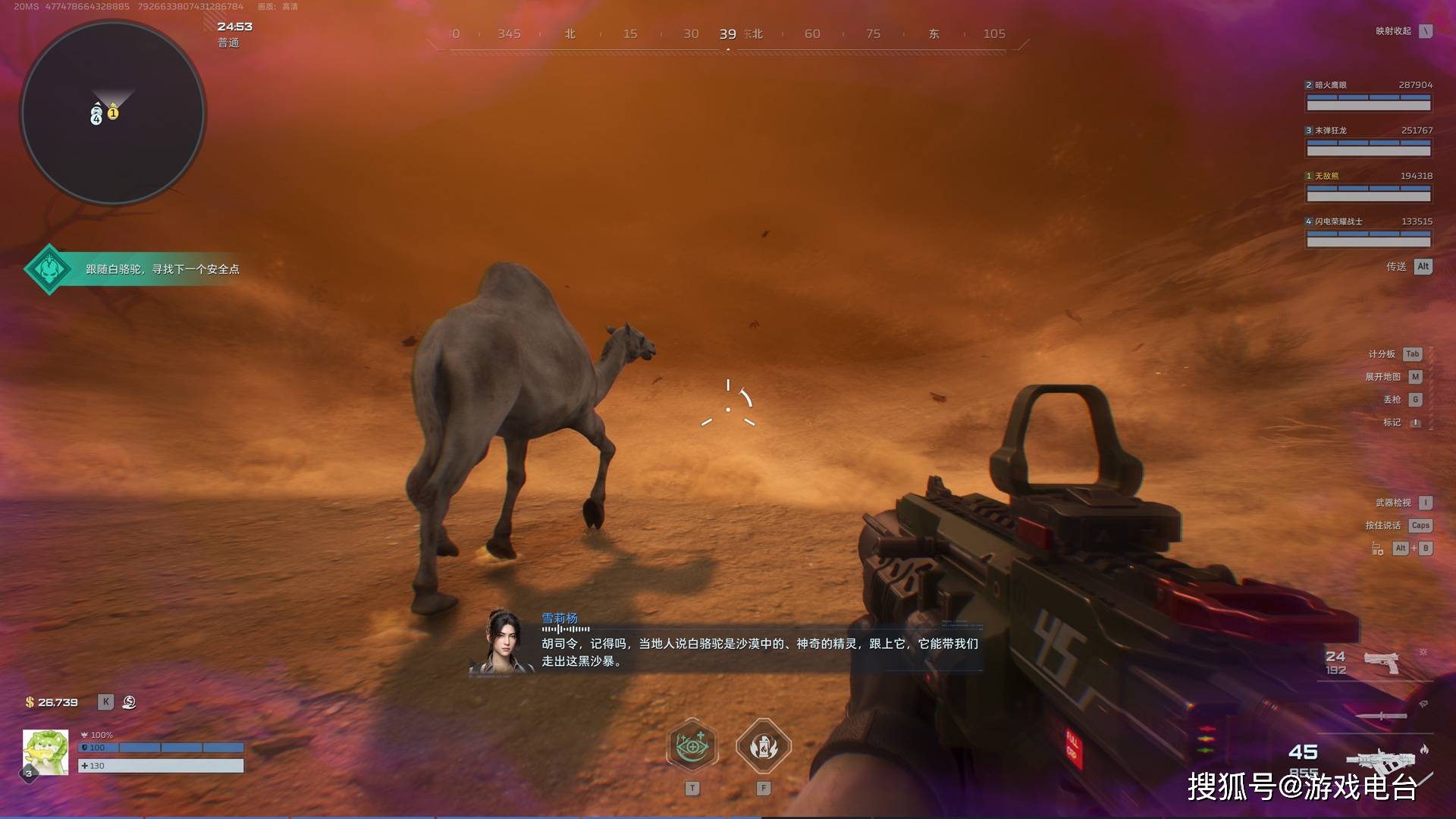Select teammate 暗火鹰眼 in the squad list
This screenshot has height=819, width=1456.
click(1368, 96)
